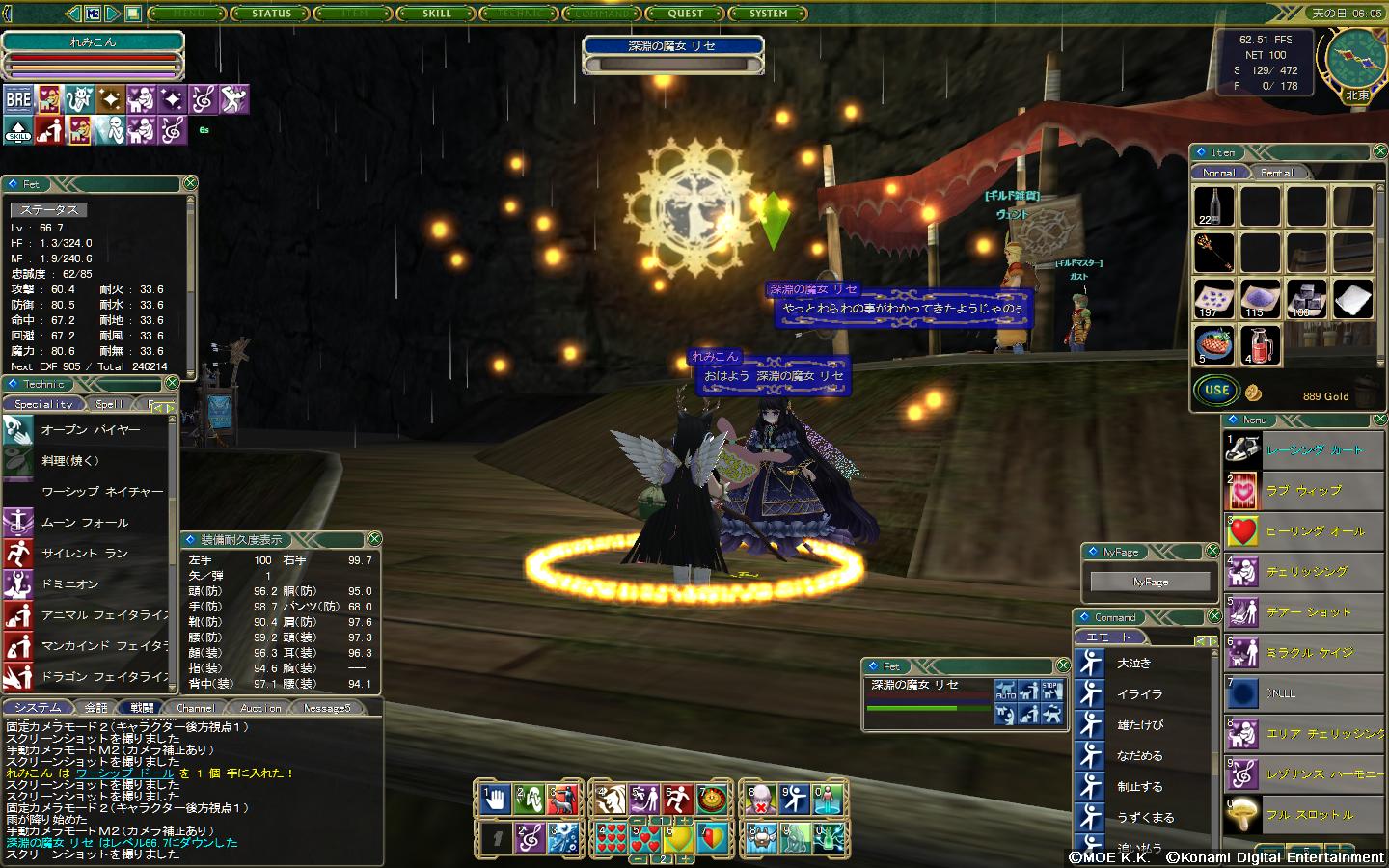Close the equipment durability window
Viewport: 1389px width, 868px height.
[374, 539]
